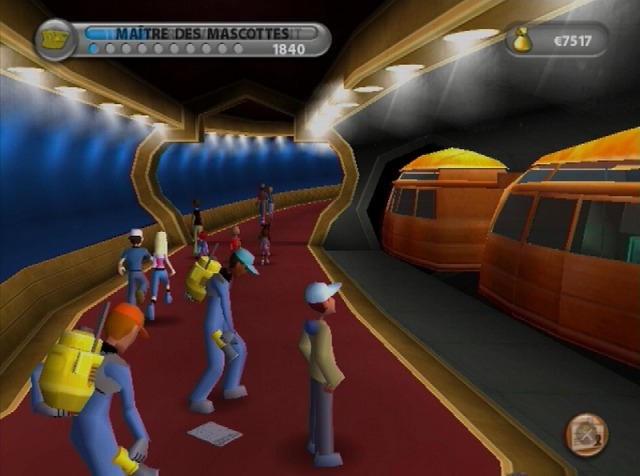Select the round park map icon
The height and width of the screenshot is (476, 640).
point(586,433)
